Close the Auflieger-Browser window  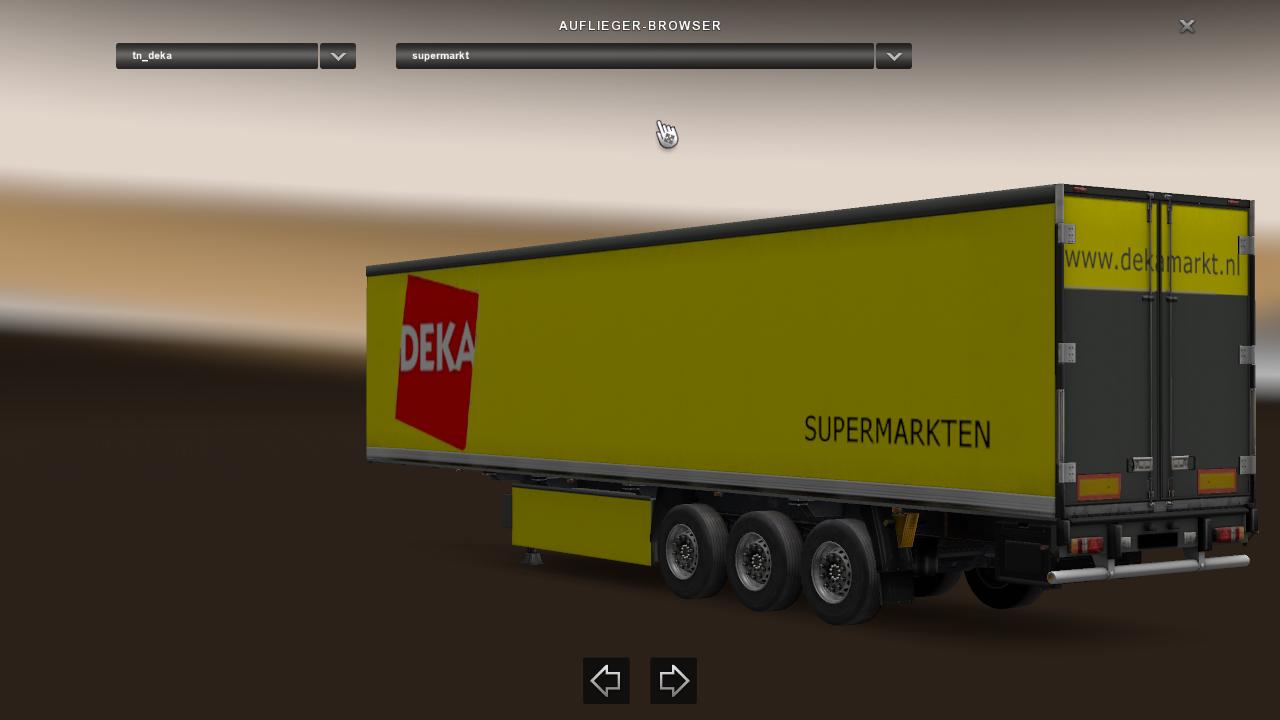[x=1187, y=26]
